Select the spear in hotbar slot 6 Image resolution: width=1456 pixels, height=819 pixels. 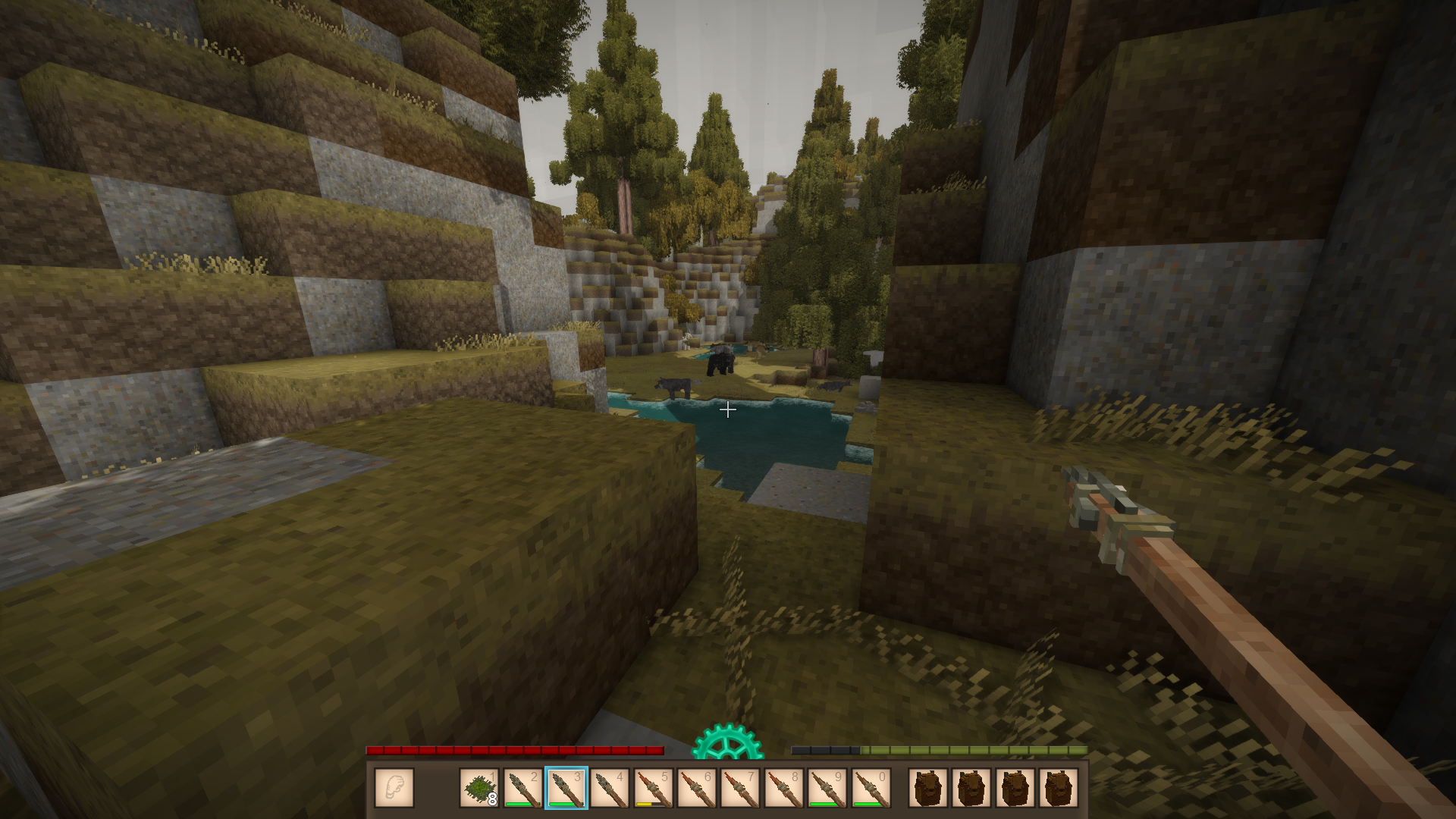point(697,788)
